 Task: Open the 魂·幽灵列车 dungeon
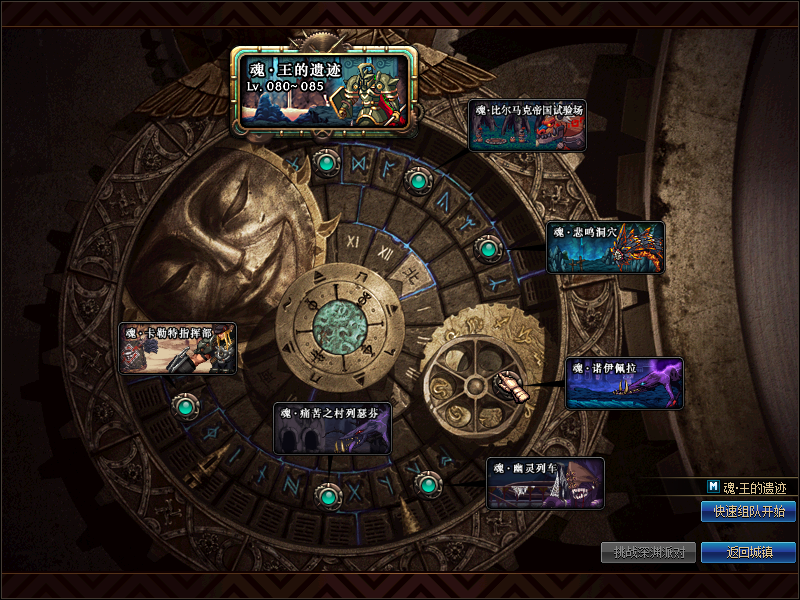coord(545,484)
